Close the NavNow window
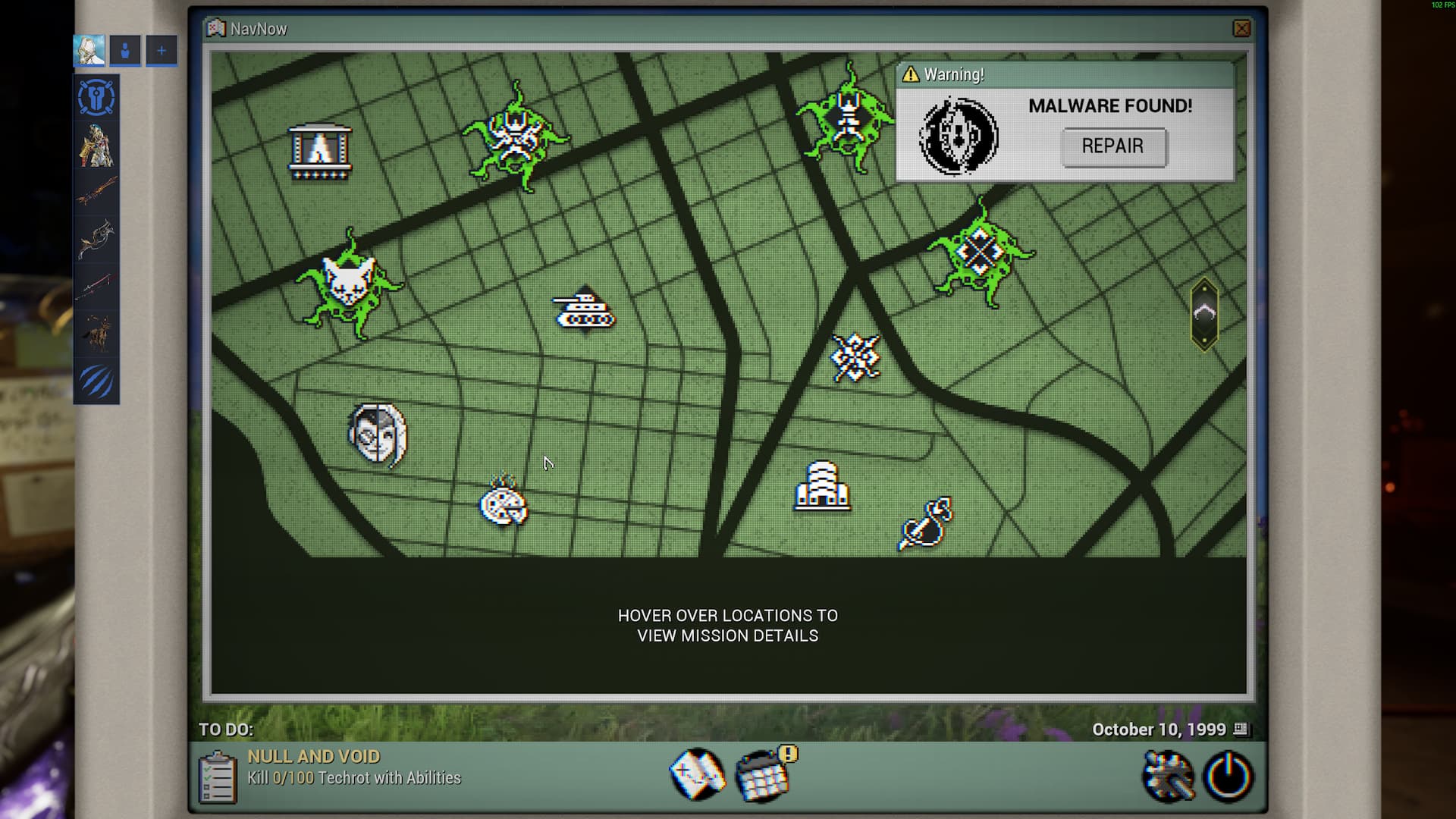Viewport: 1456px width, 819px height. point(1241,29)
